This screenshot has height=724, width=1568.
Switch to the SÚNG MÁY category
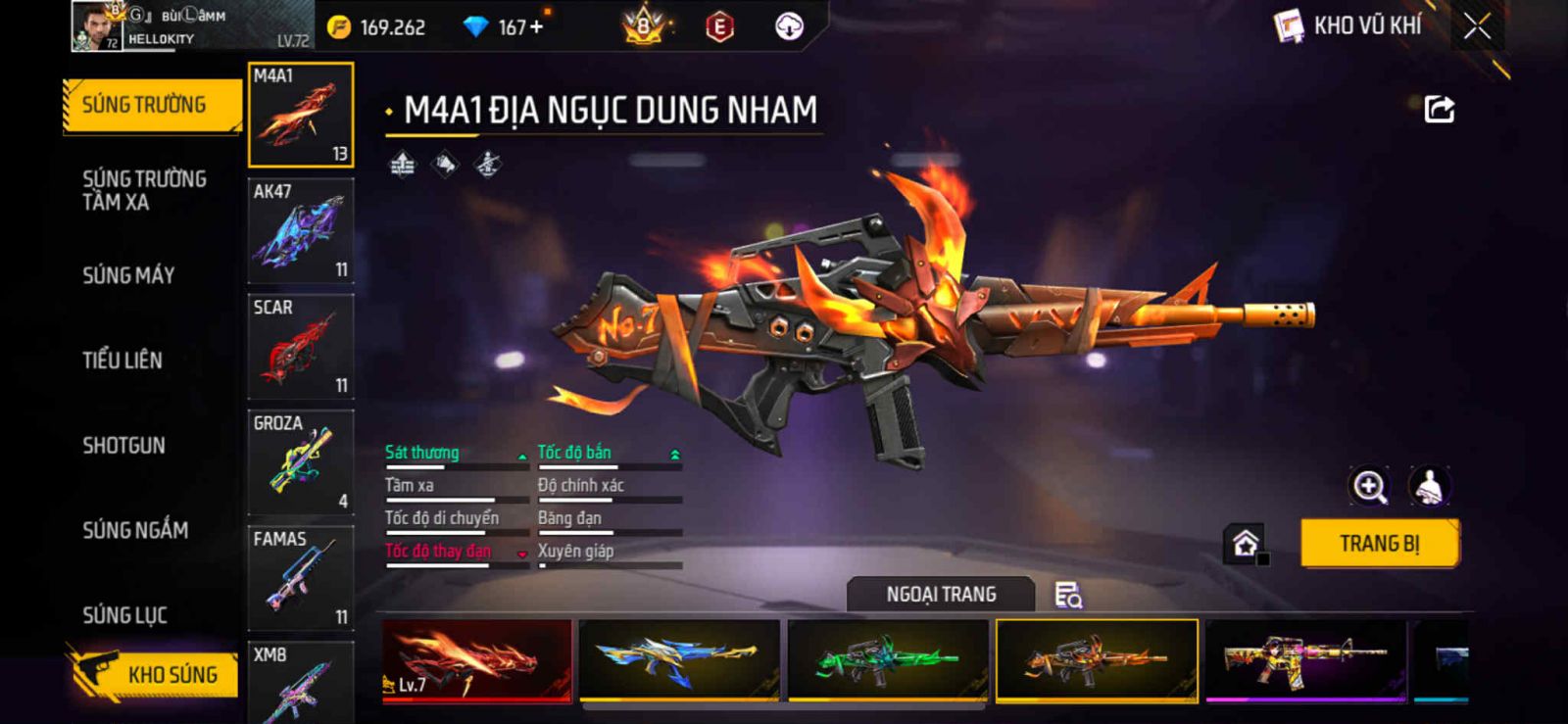tap(128, 275)
